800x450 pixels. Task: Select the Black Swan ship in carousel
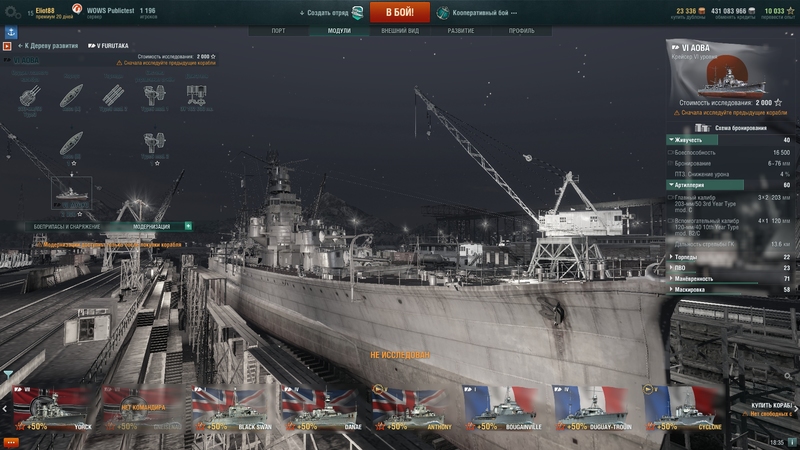click(235, 408)
